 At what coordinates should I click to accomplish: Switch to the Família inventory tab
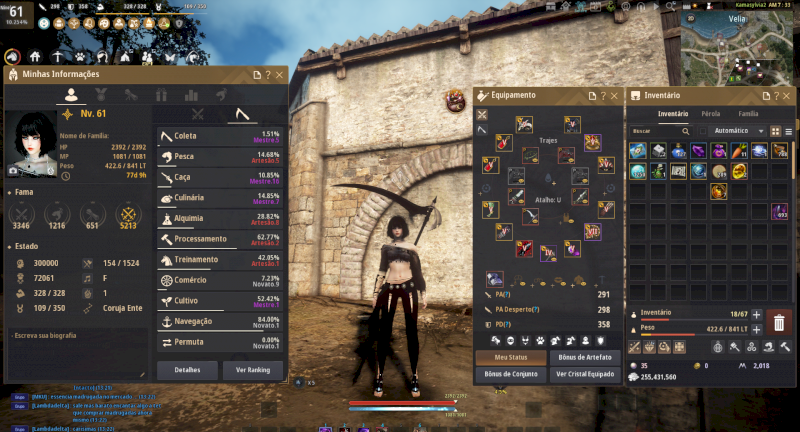pyautogui.click(x=748, y=114)
